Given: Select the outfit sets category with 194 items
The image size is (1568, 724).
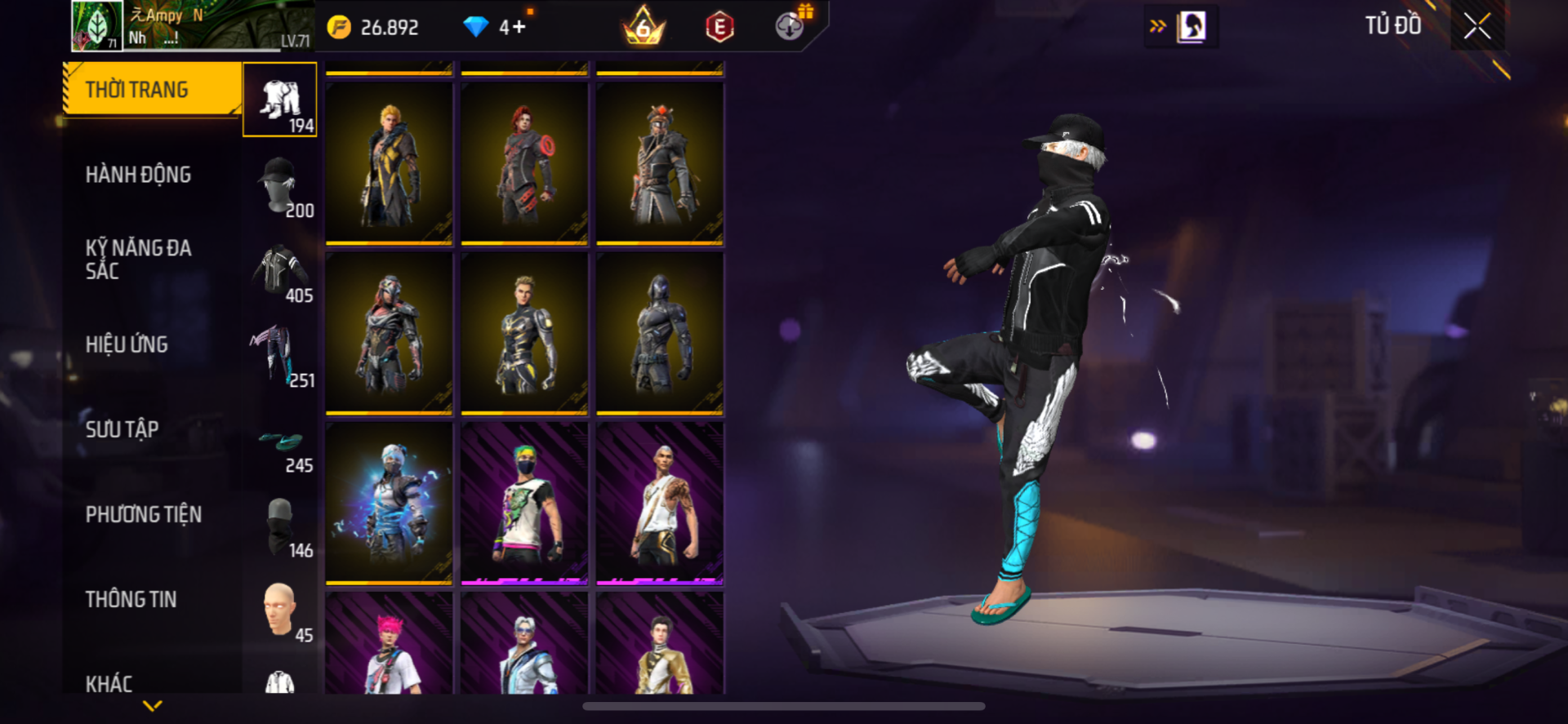Looking at the screenshot, I should pyautogui.click(x=280, y=100).
